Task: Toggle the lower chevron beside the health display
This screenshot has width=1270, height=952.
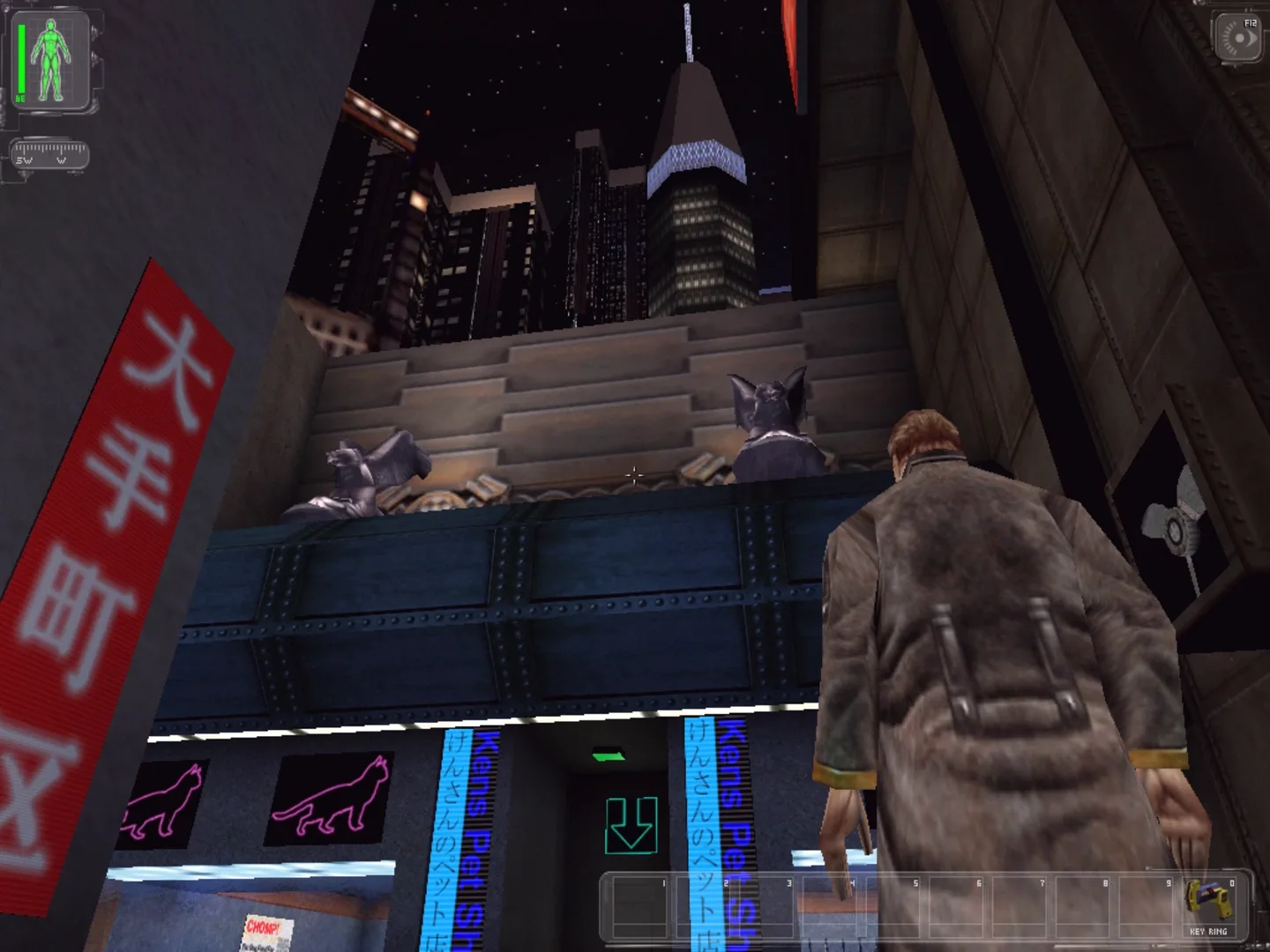Action: coord(96,59)
